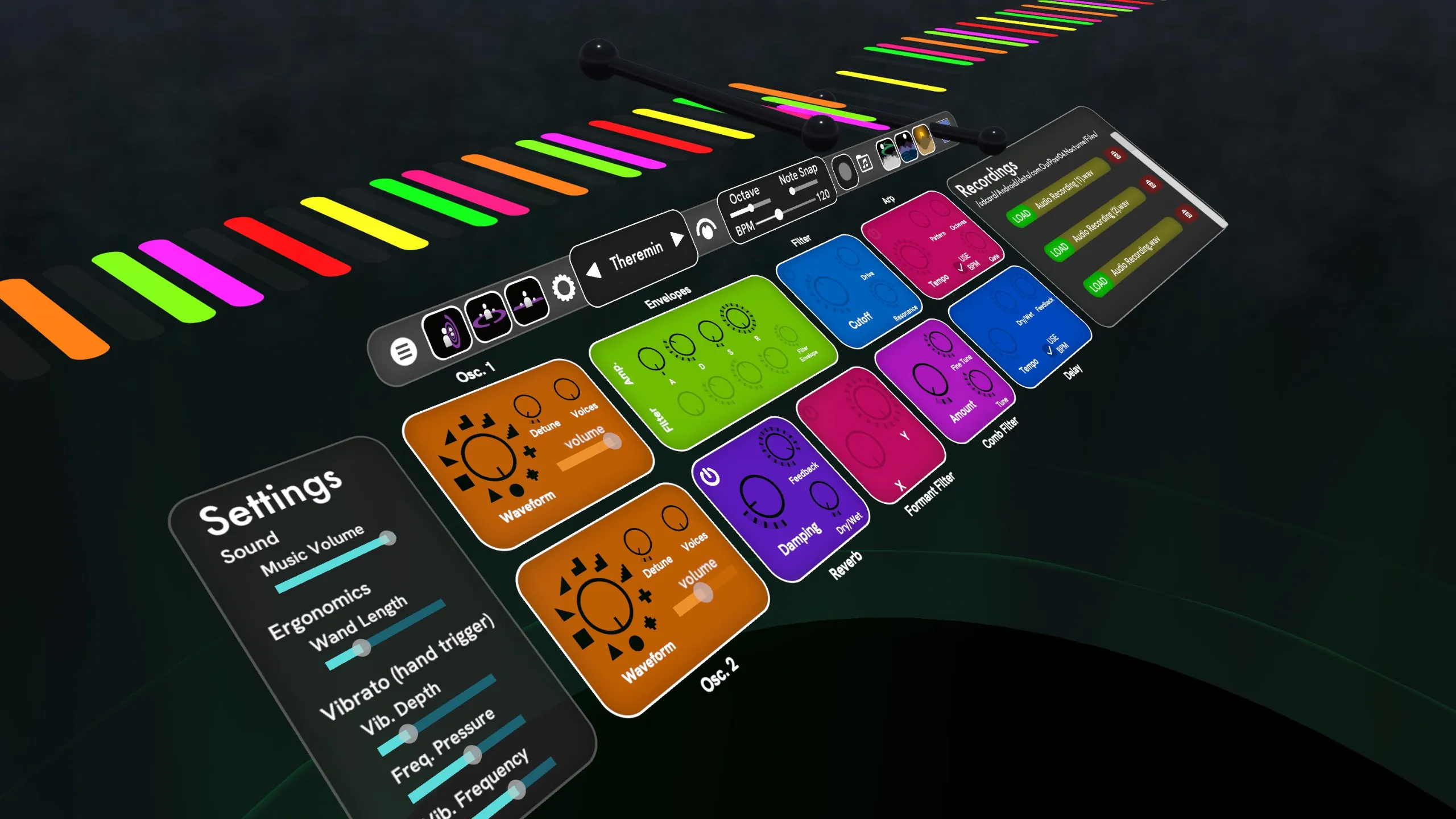Switch to the next instrument after Theremin
This screenshot has height=819, width=1456.
(x=677, y=238)
